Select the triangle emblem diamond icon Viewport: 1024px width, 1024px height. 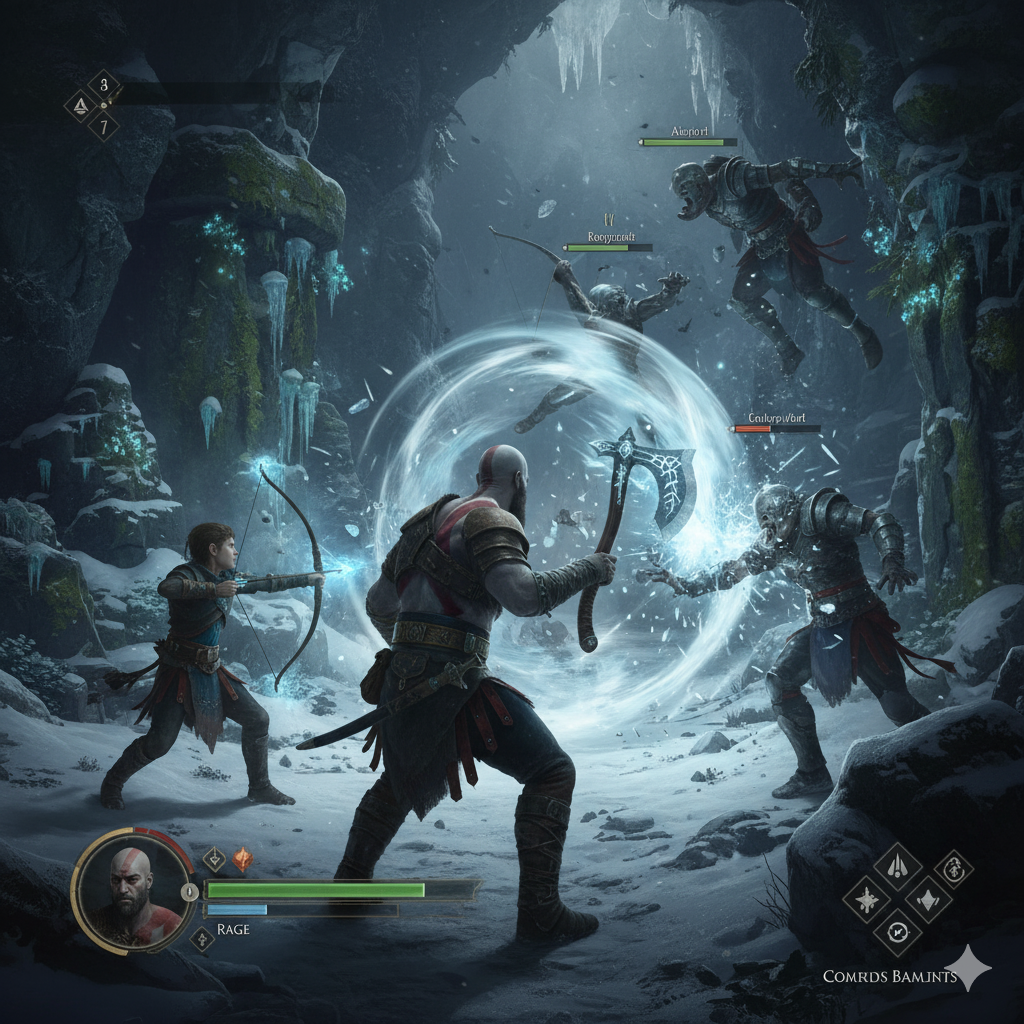[x=79, y=105]
